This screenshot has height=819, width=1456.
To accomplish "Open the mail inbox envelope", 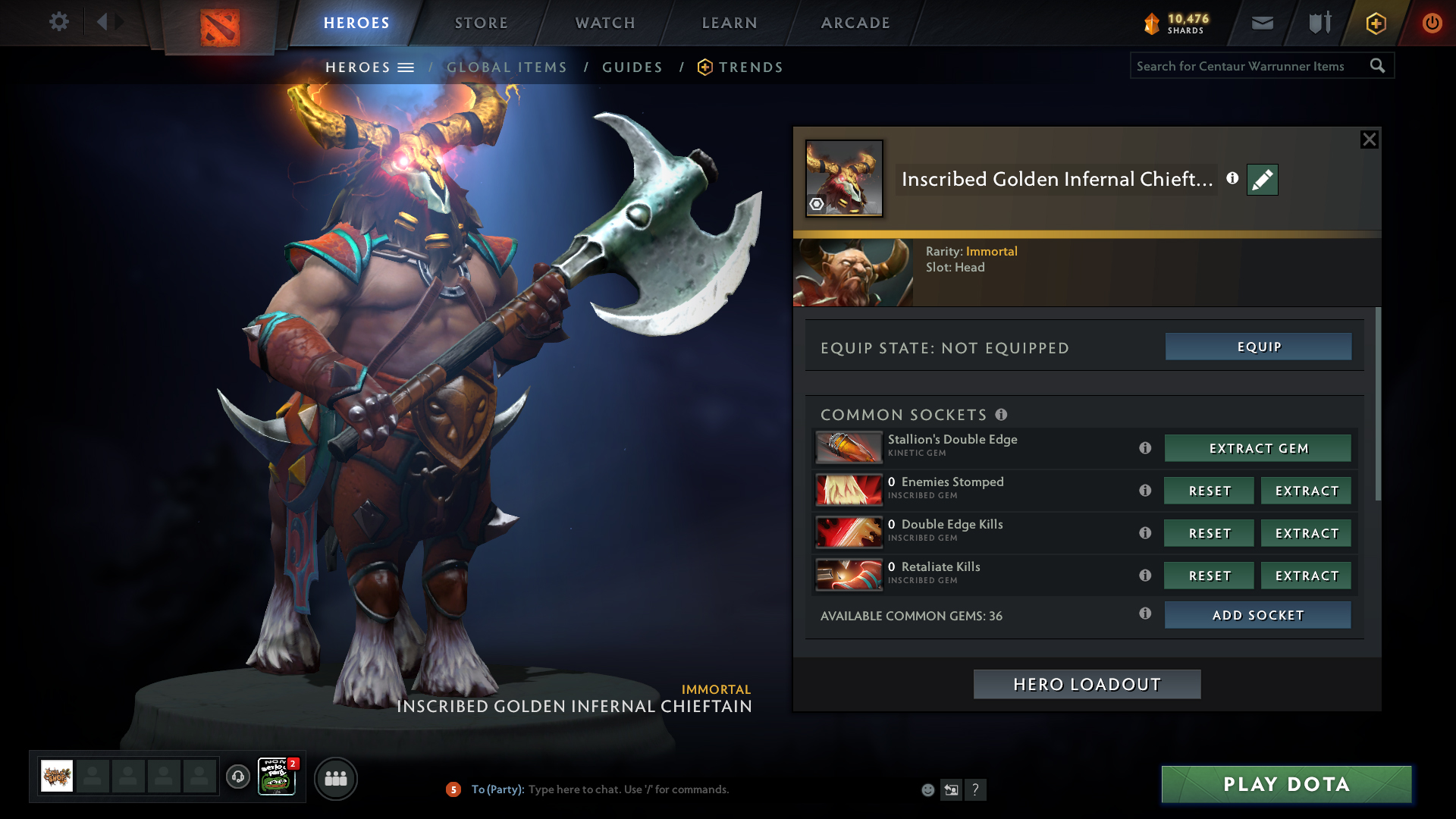I will [x=1263, y=23].
